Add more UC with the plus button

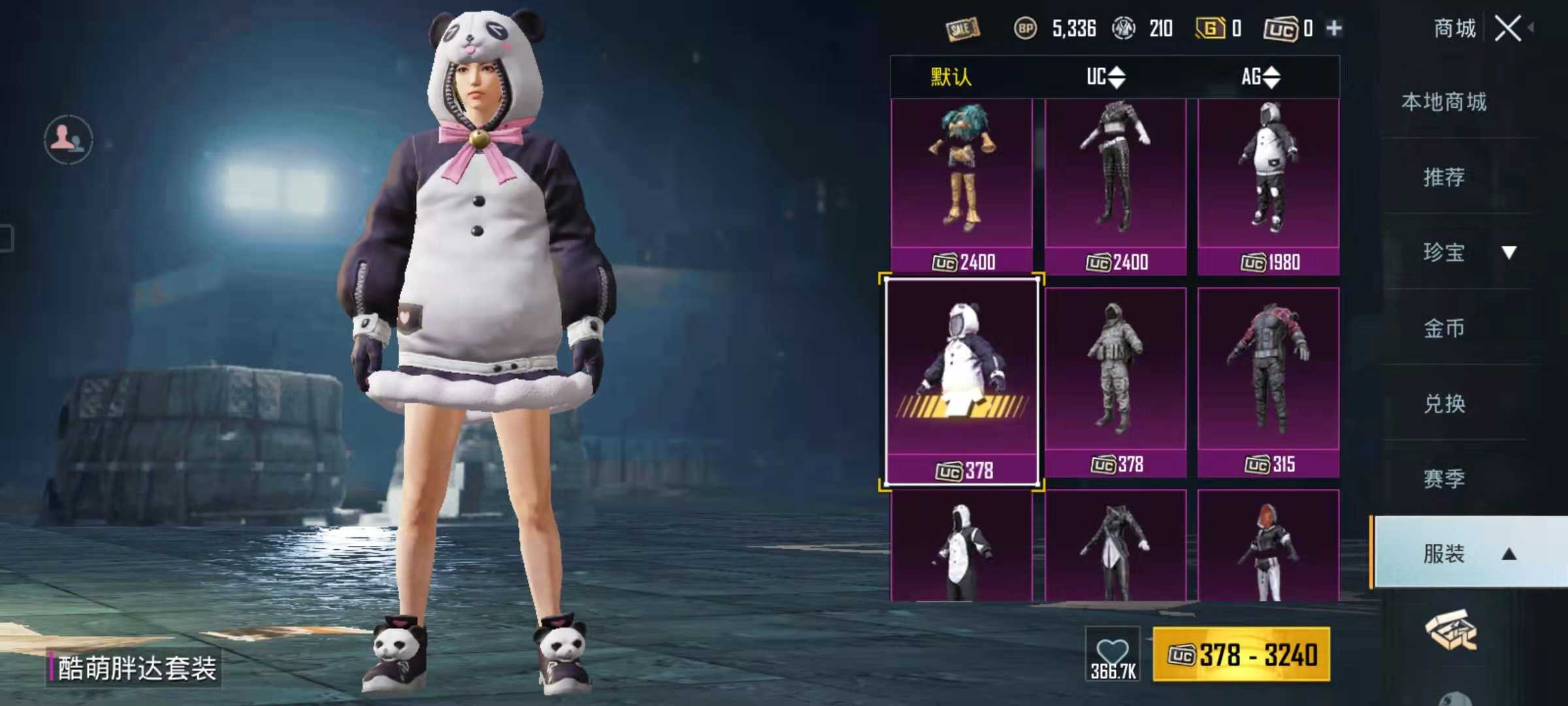click(1334, 28)
